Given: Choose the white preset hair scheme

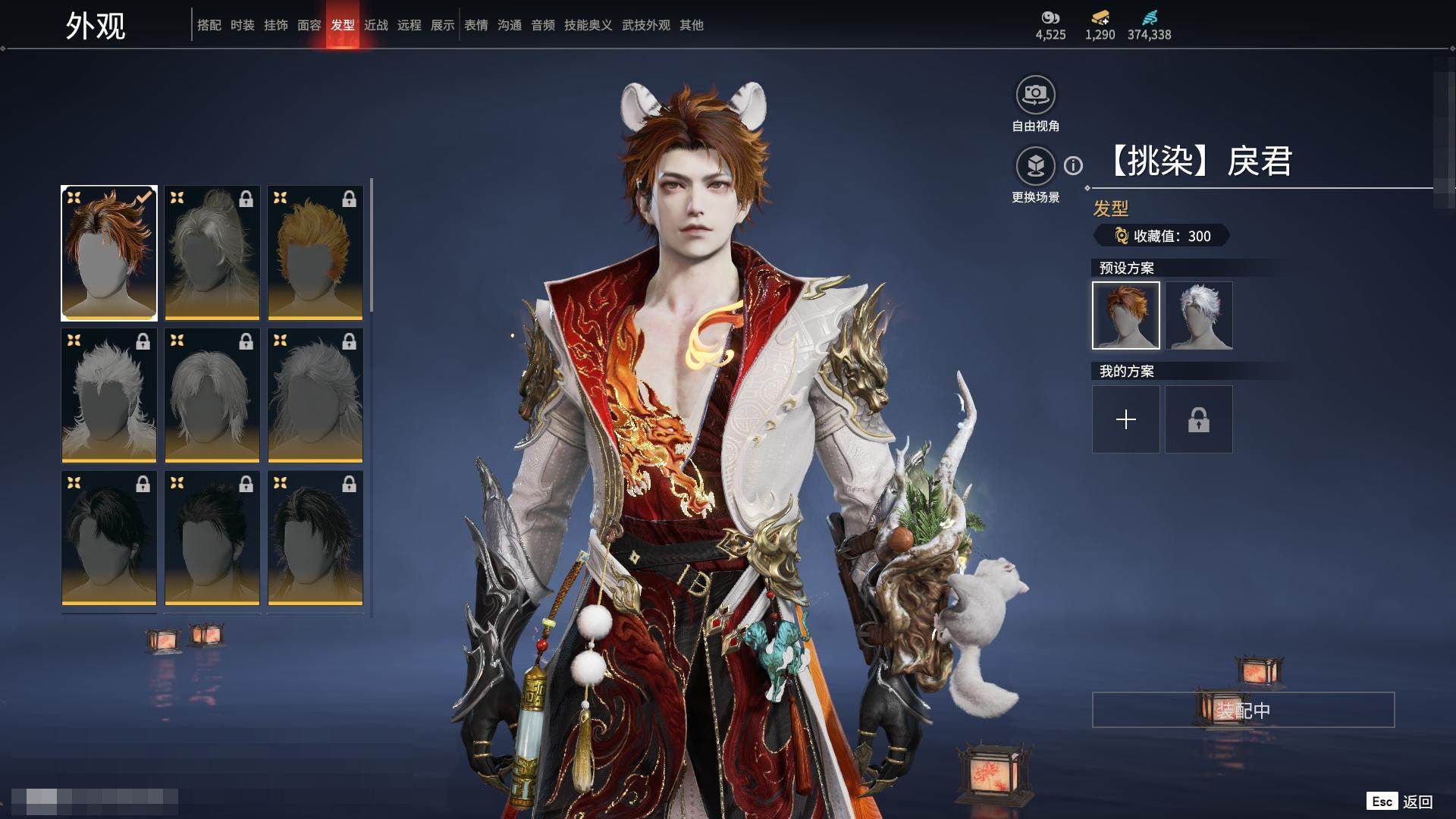Looking at the screenshot, I should click(1199, 315).
